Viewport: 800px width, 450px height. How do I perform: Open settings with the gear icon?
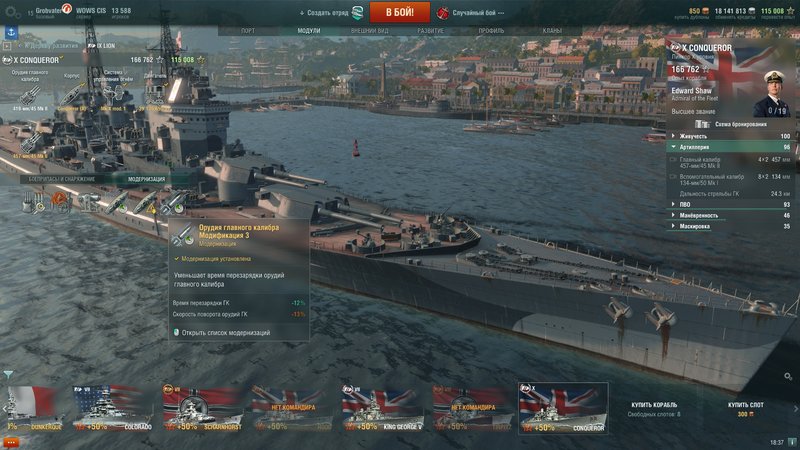12,12
